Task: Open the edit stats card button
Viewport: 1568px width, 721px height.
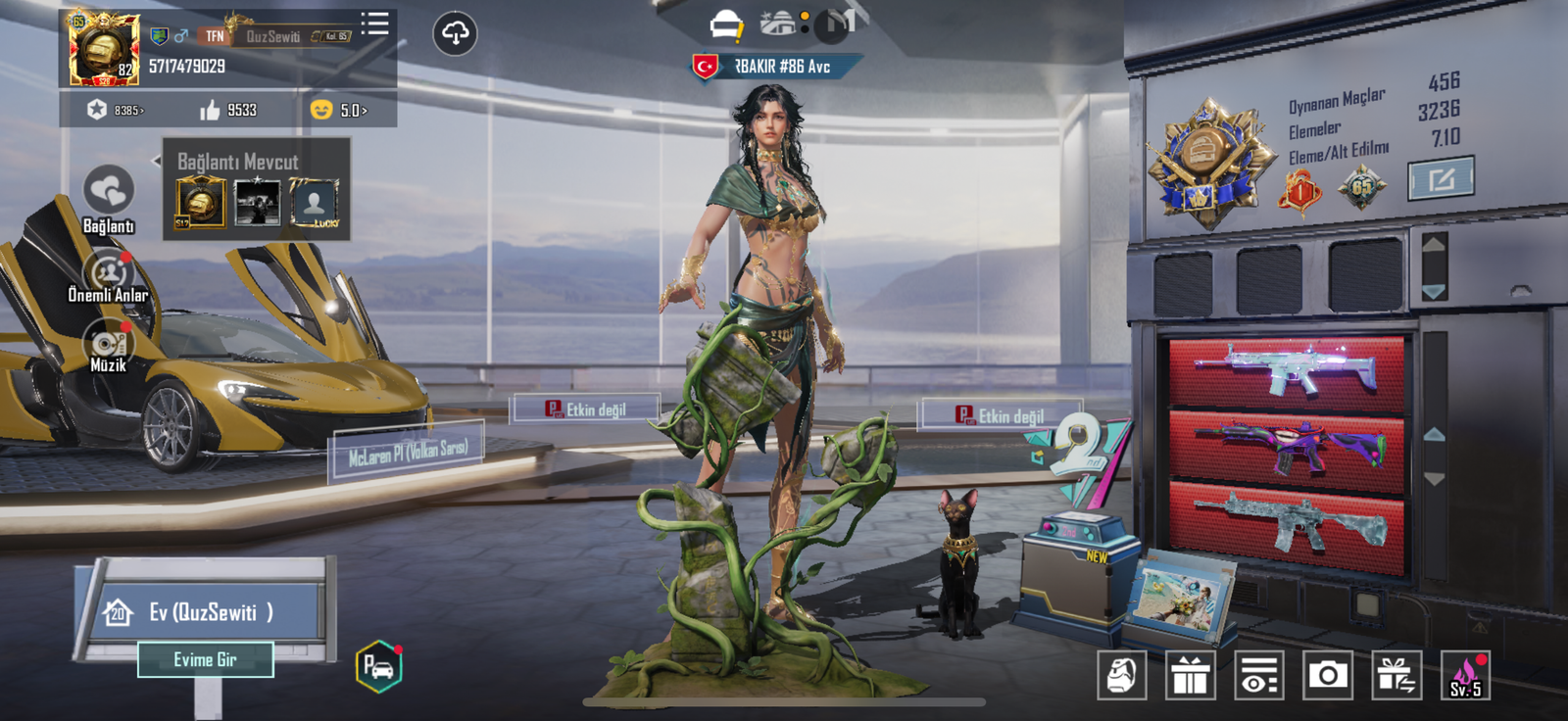Action: [1441, 179]
